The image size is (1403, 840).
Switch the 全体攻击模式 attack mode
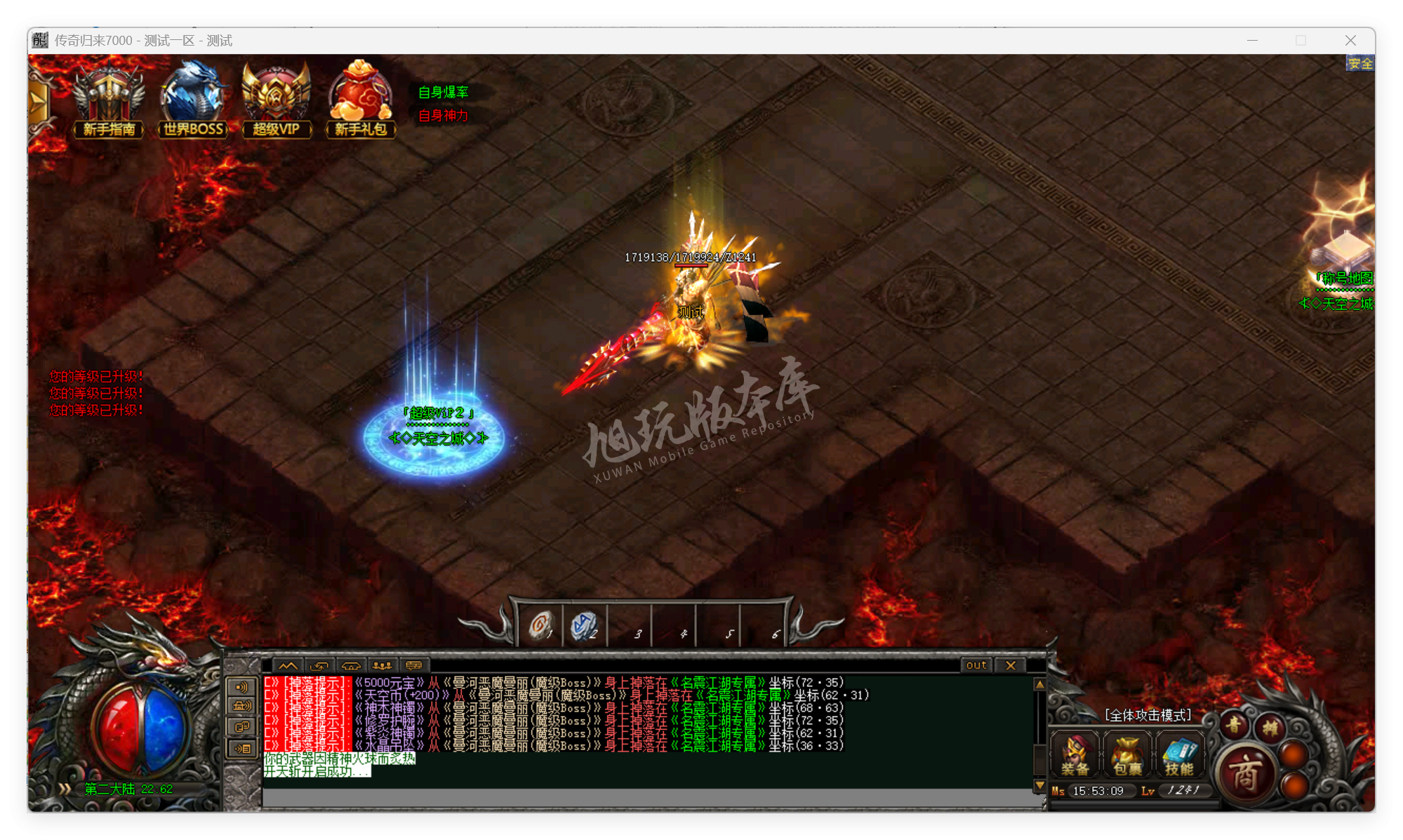click(x=1149, y=715)
